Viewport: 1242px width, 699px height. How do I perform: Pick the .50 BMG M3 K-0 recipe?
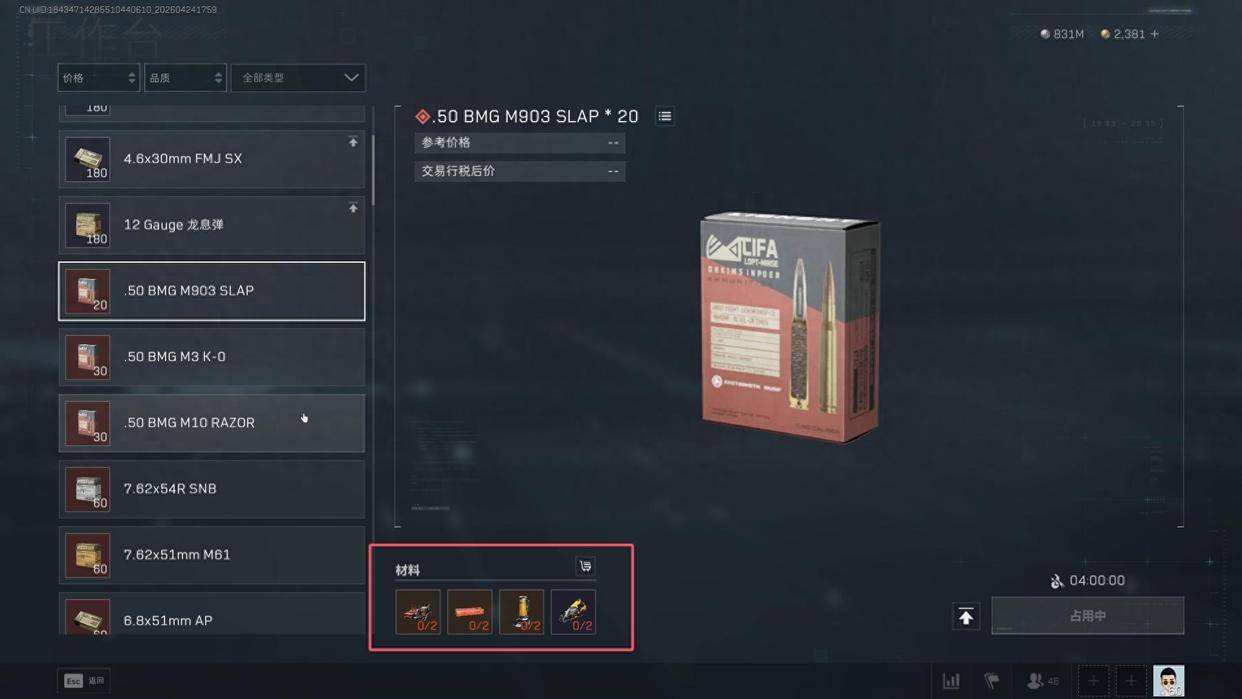pos(212,357)
